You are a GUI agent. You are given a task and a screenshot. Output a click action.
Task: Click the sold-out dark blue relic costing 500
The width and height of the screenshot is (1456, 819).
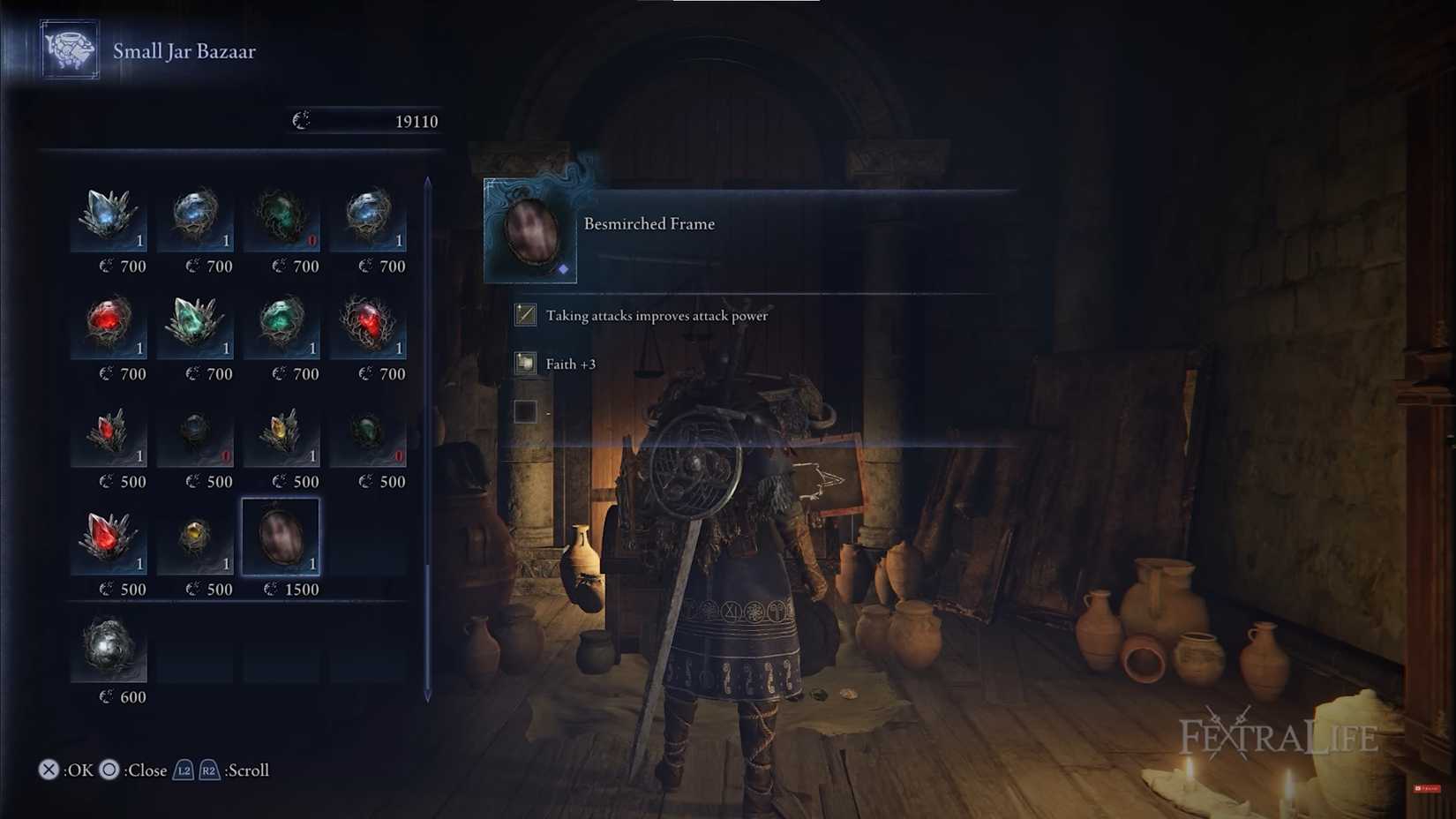195,431
